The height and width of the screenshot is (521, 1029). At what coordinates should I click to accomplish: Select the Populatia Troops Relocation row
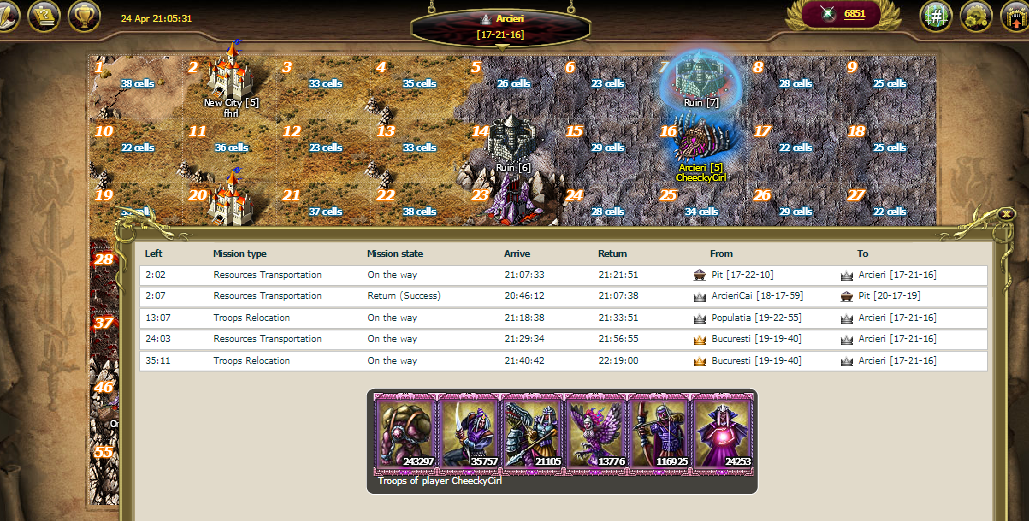click(x=563, y=318)
